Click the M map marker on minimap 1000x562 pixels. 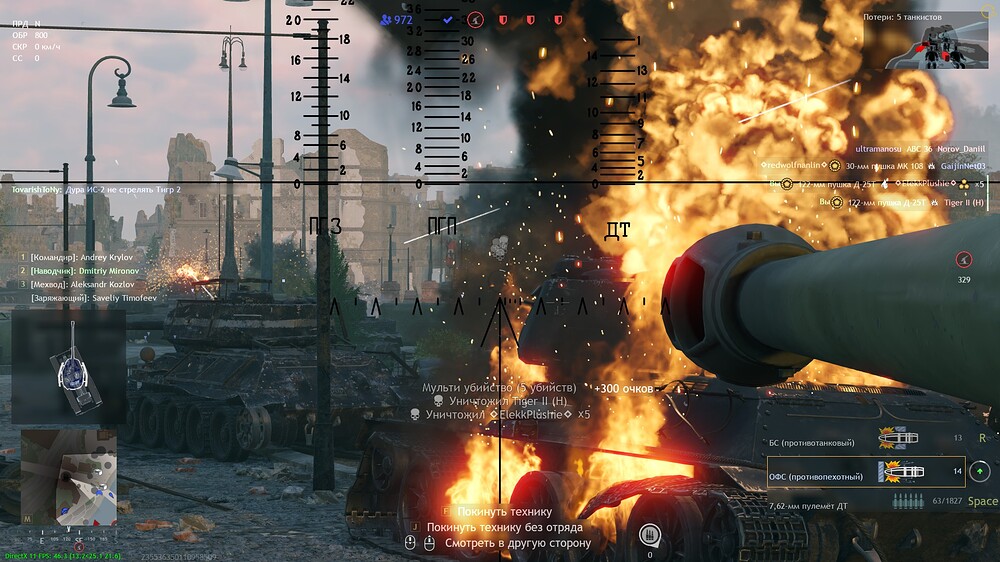(x=27, y=519)
